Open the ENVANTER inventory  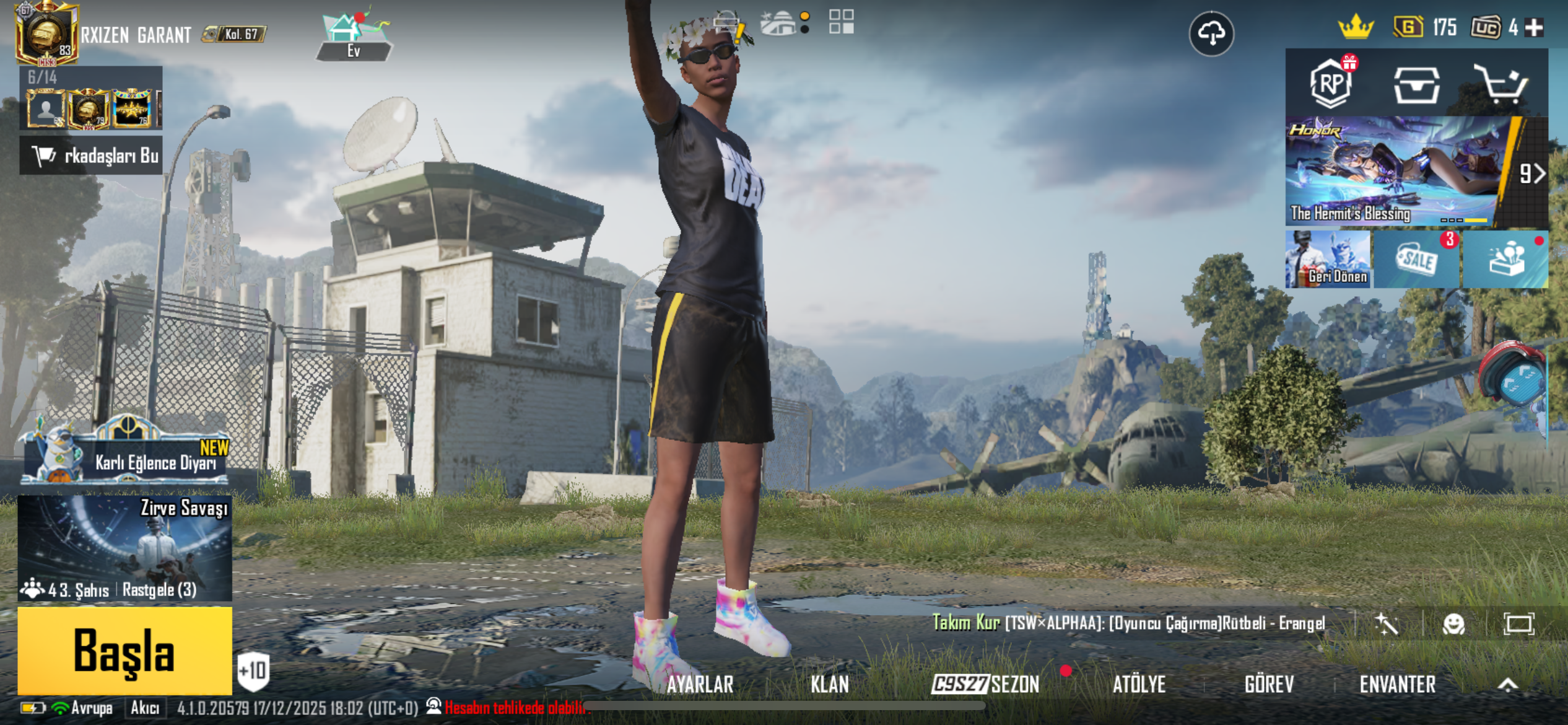click(x=1397, y=684)
